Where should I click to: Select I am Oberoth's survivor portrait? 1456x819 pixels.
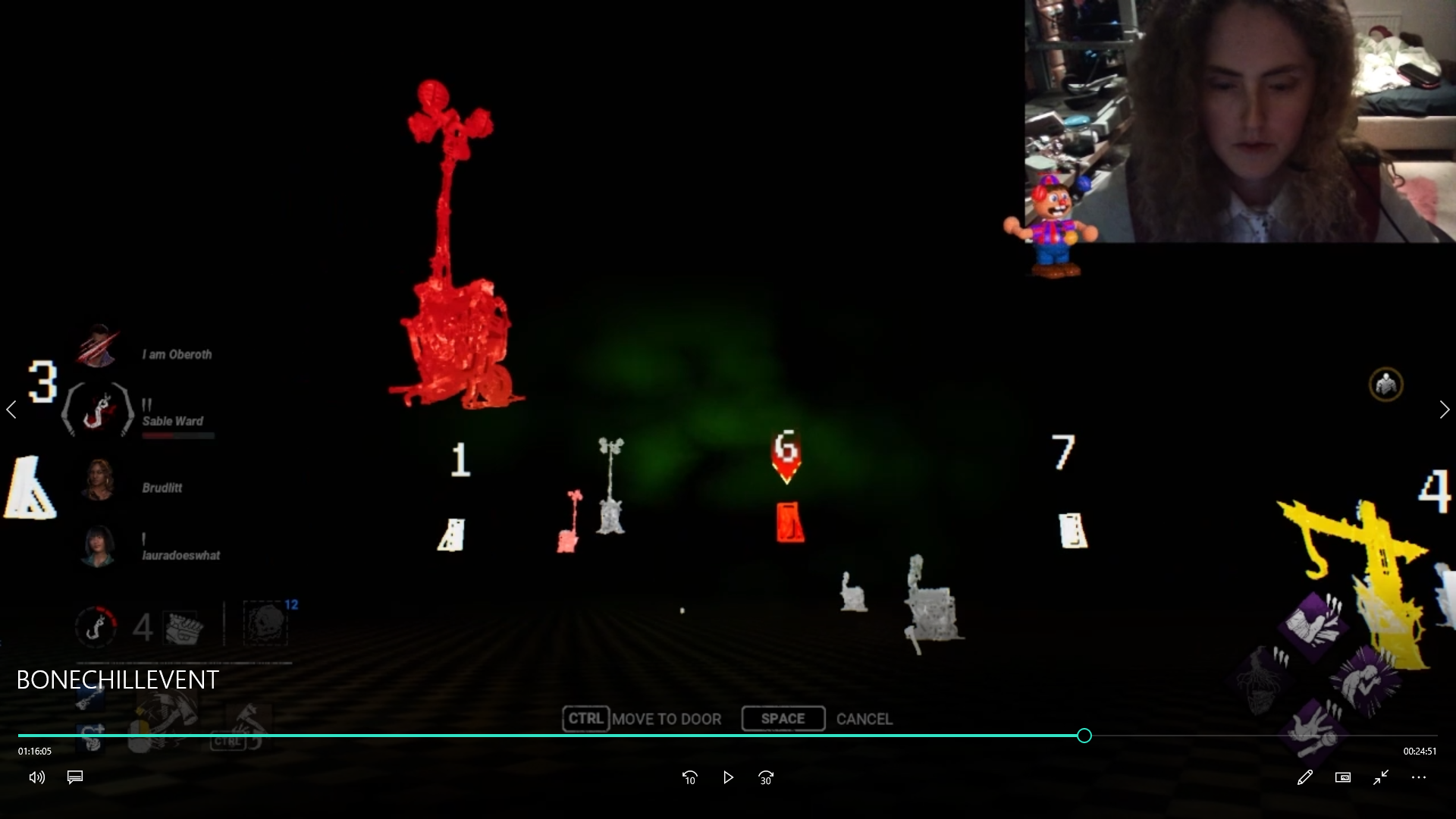(99, 347)
